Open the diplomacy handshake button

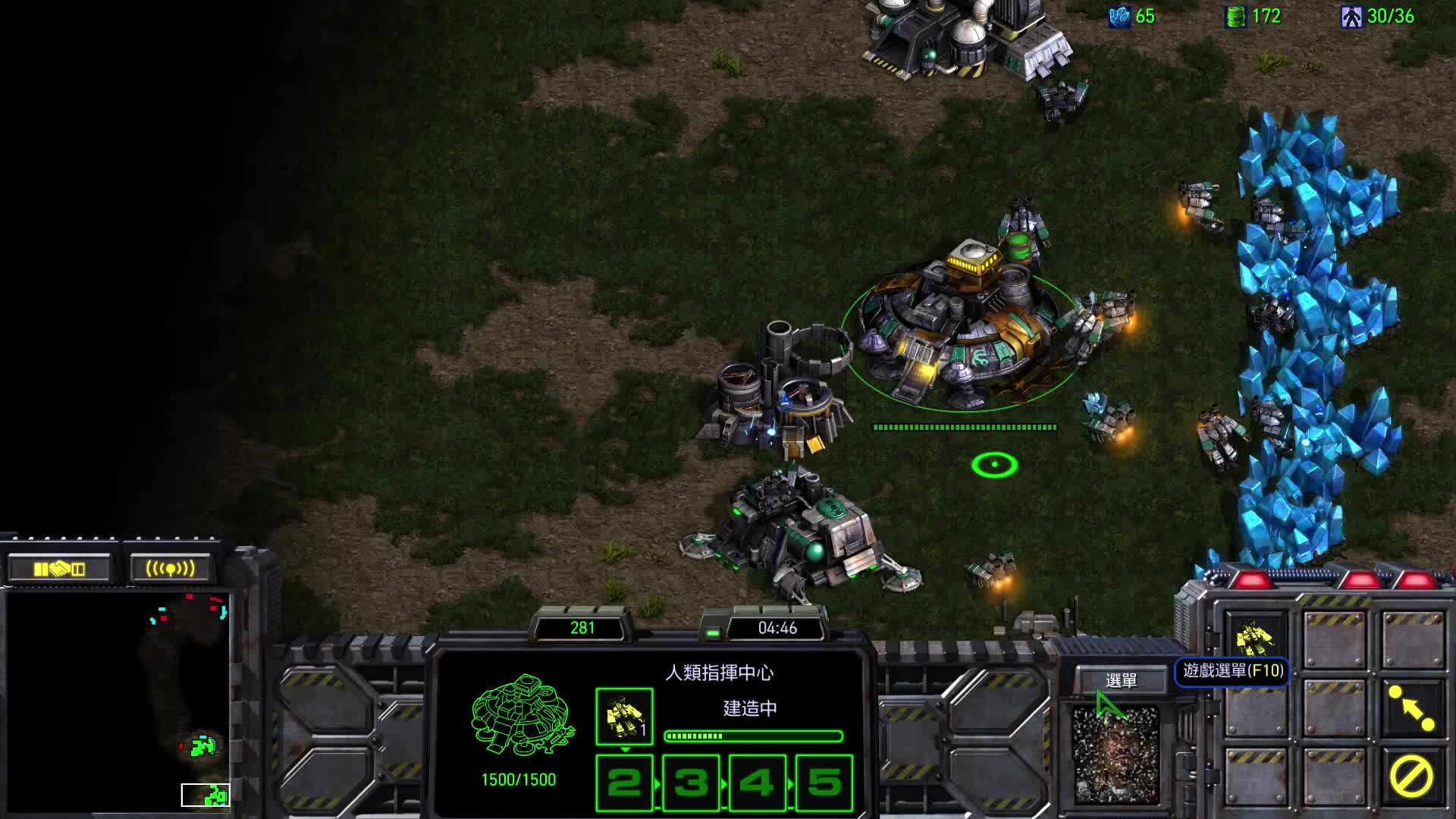(x=59, y=569)
